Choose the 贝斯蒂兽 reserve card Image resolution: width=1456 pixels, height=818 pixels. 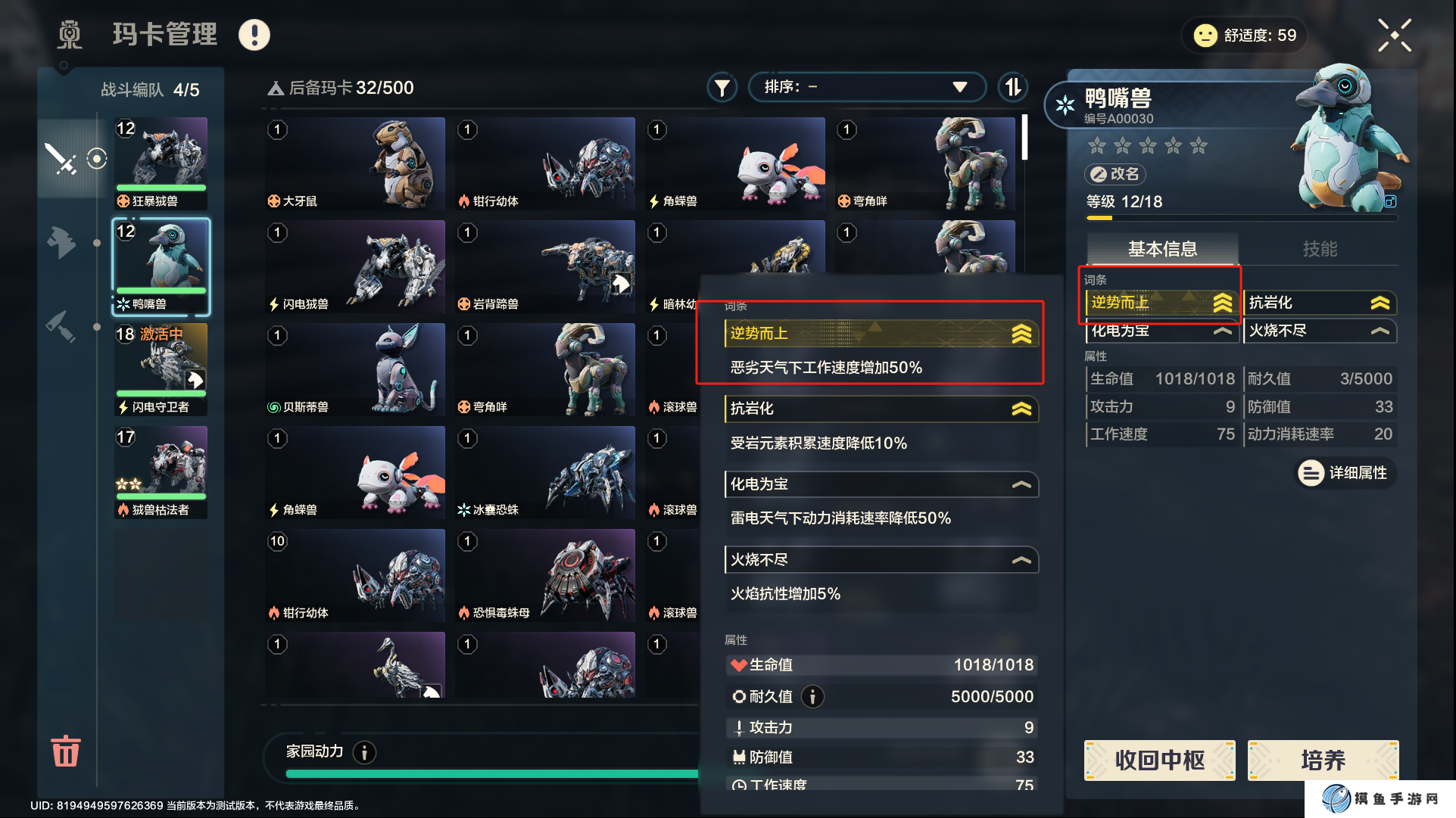tap(354, 369)
